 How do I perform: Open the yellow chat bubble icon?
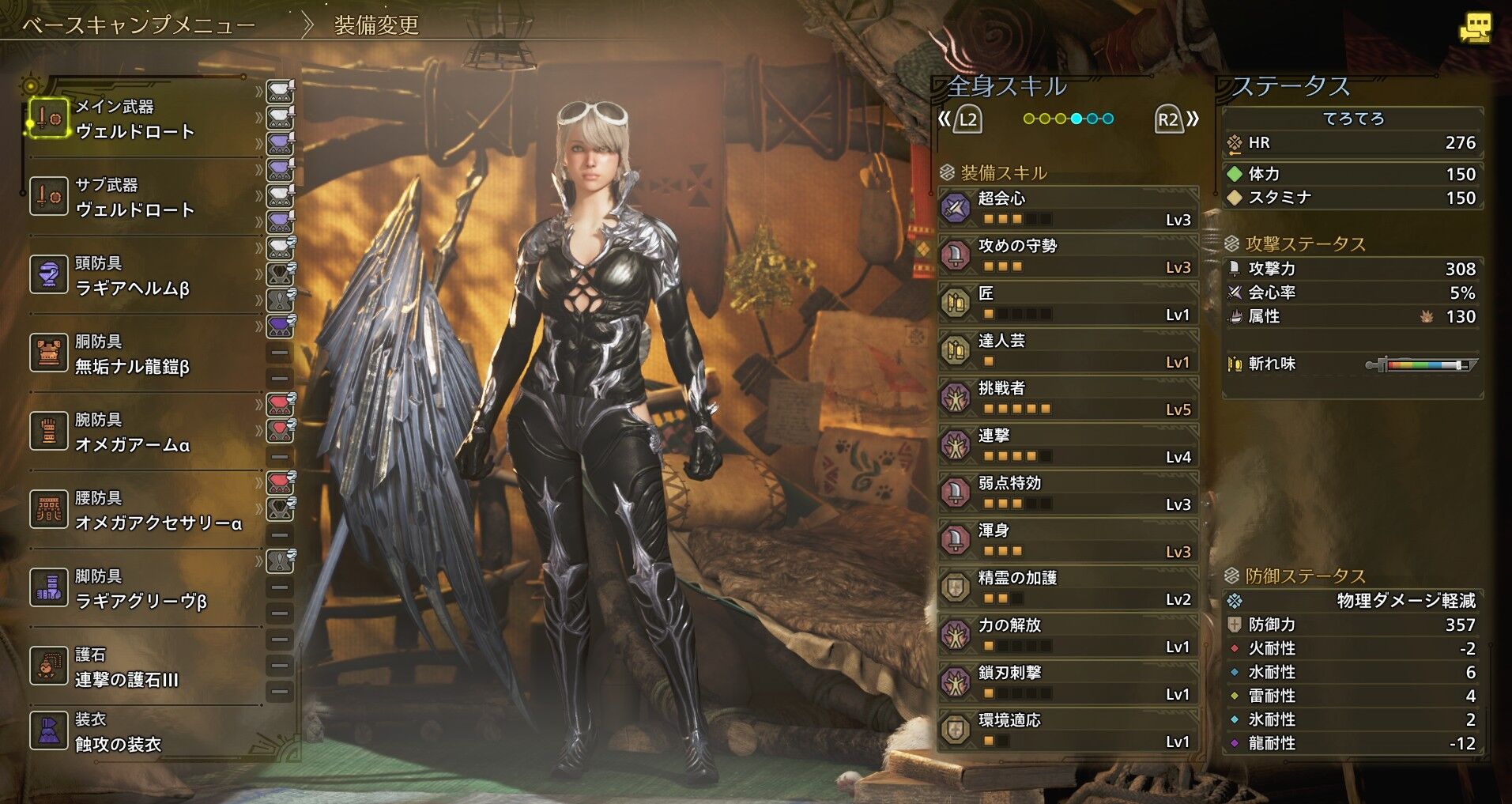[x=1475, y=28]
